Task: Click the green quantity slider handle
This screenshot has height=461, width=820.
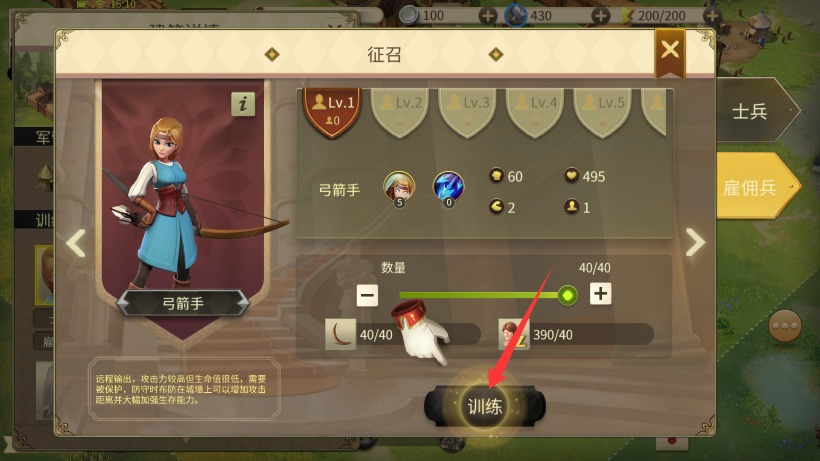Action: (x=568, y=294)
